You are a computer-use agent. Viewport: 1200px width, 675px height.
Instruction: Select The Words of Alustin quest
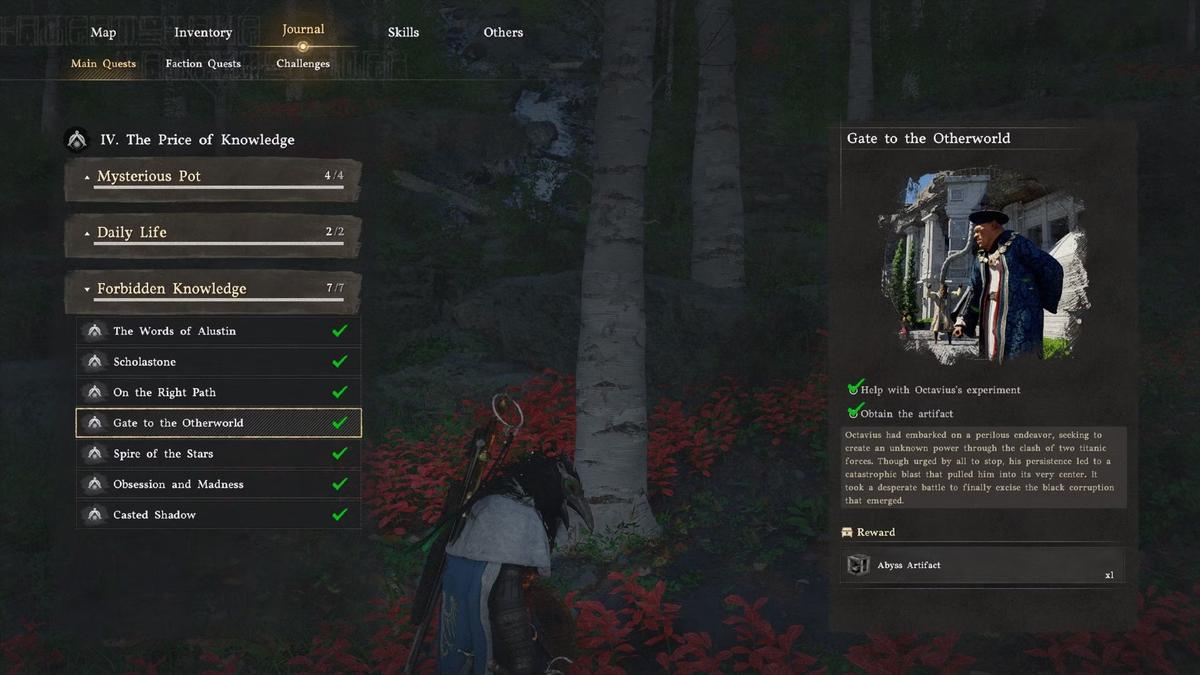pyautogui.click(x=218, y=331)
